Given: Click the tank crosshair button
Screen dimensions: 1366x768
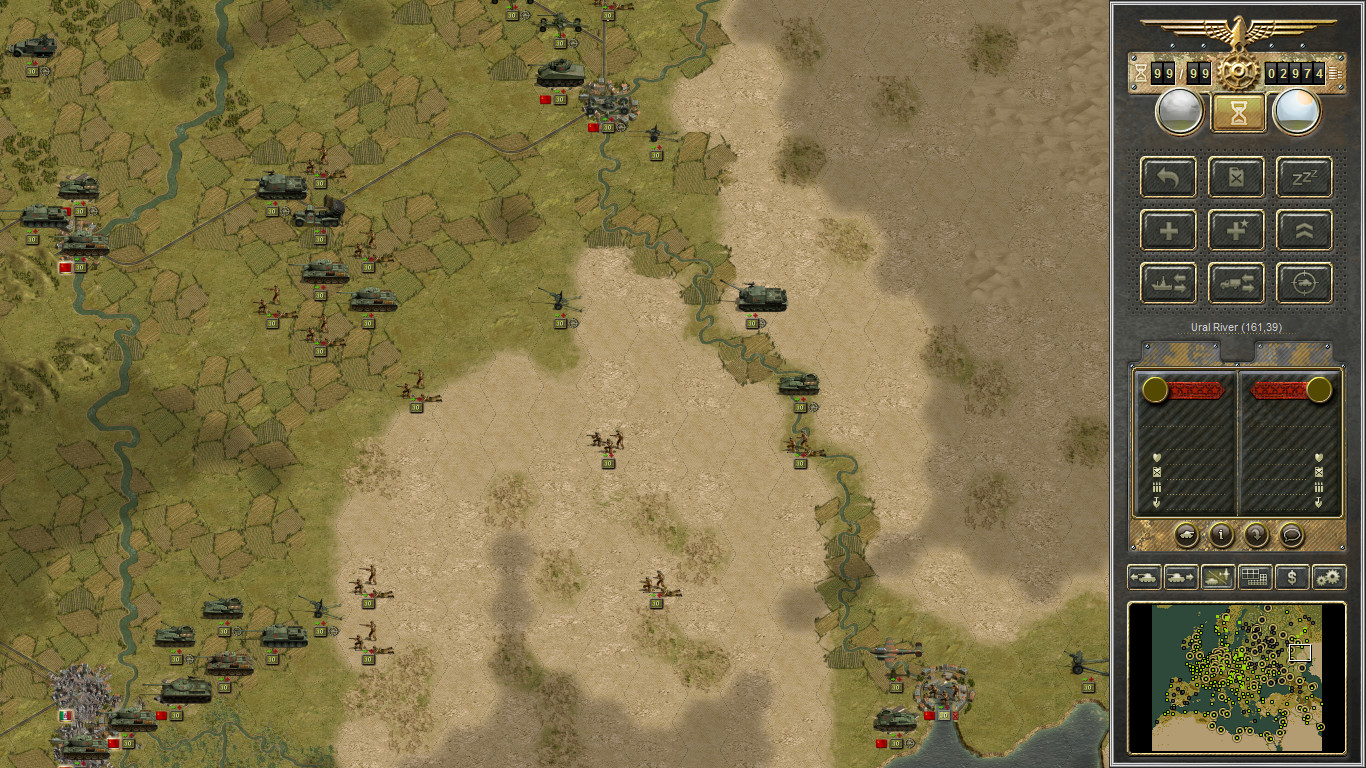Looking at the screenshot, I should [1304, 283].
